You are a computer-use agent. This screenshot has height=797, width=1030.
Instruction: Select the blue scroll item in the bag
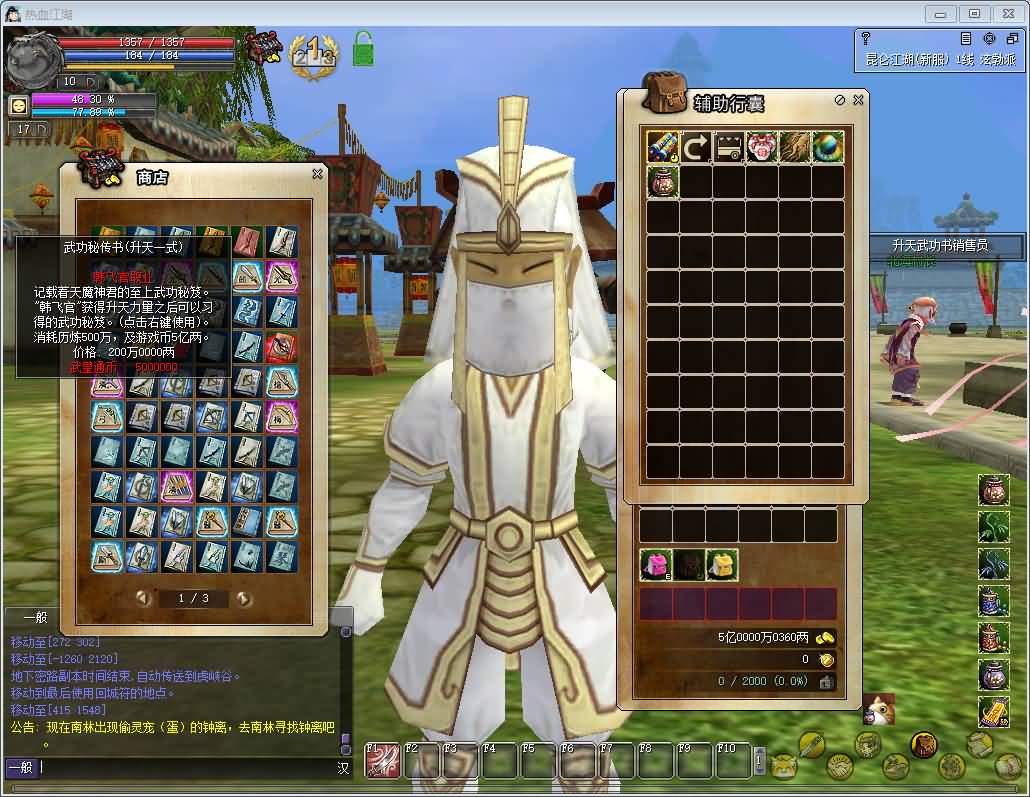coord(662,148)
